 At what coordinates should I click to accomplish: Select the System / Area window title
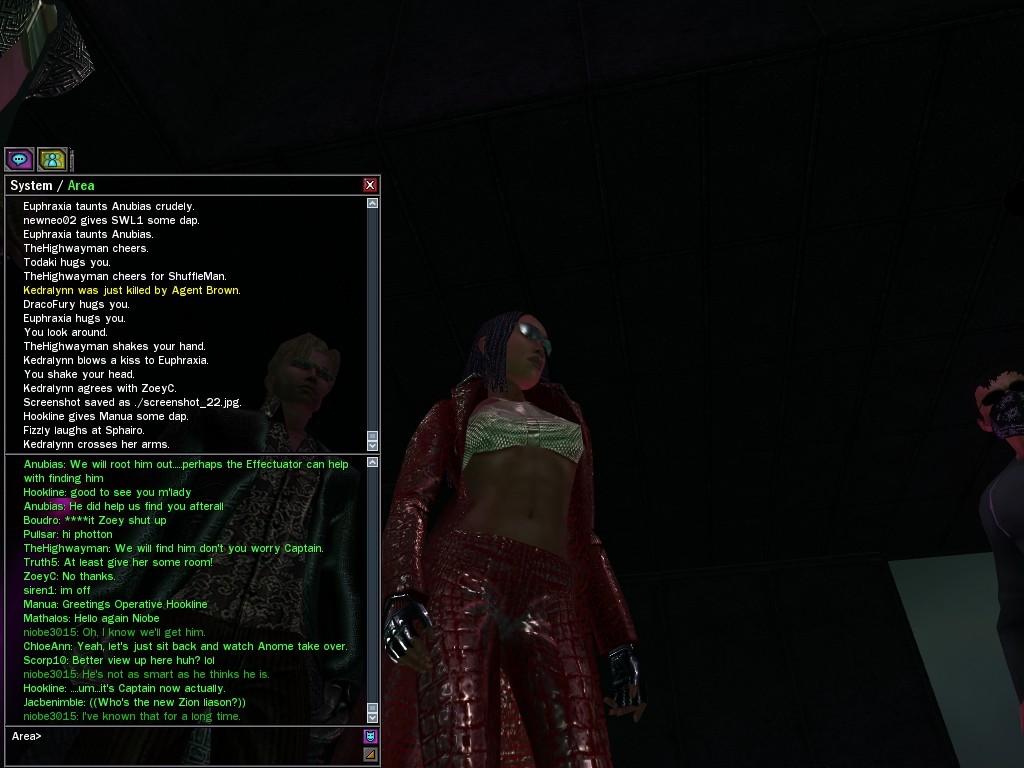point(52,185)
